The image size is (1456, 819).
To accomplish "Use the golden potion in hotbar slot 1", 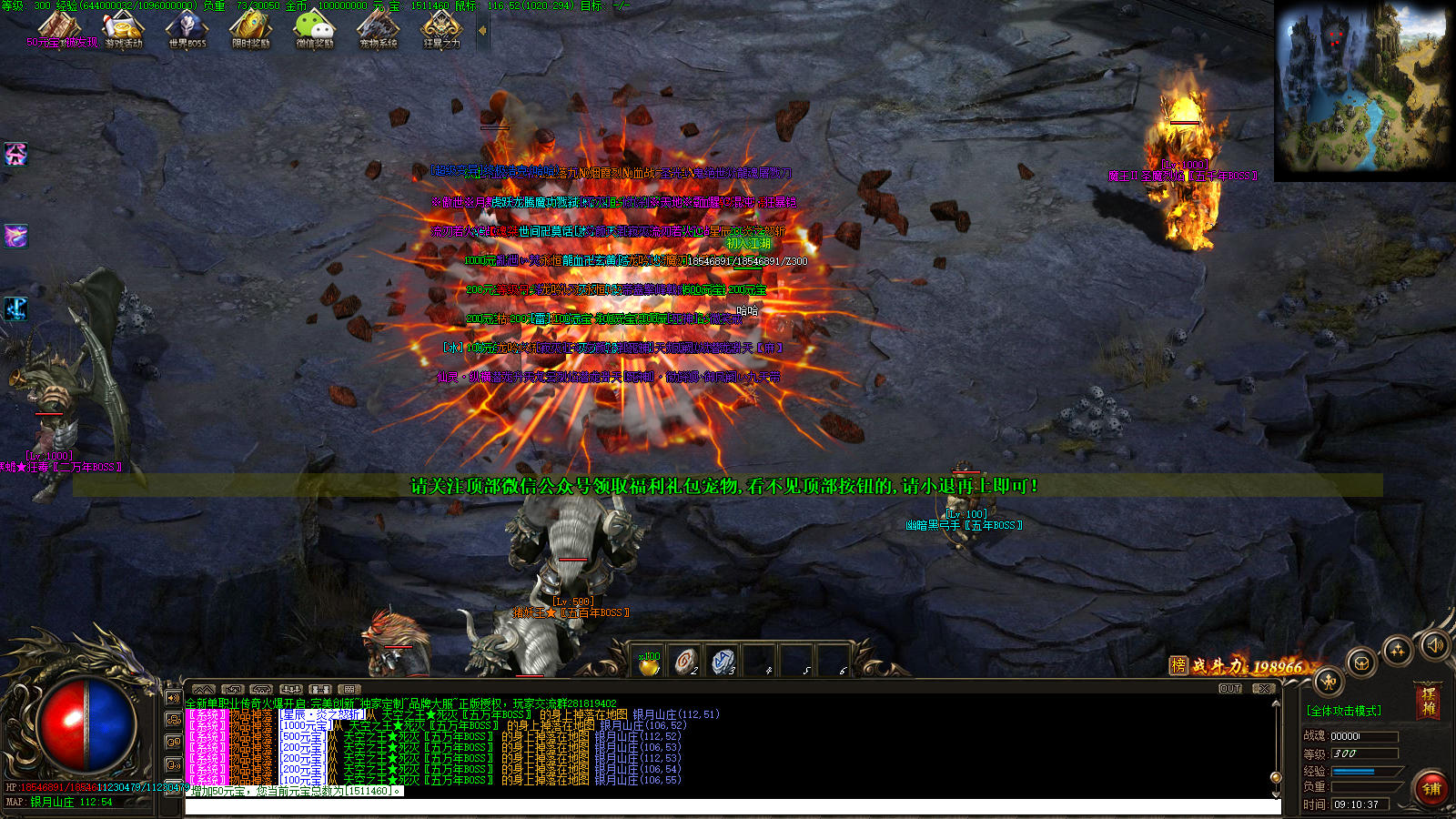I will 649,663.
